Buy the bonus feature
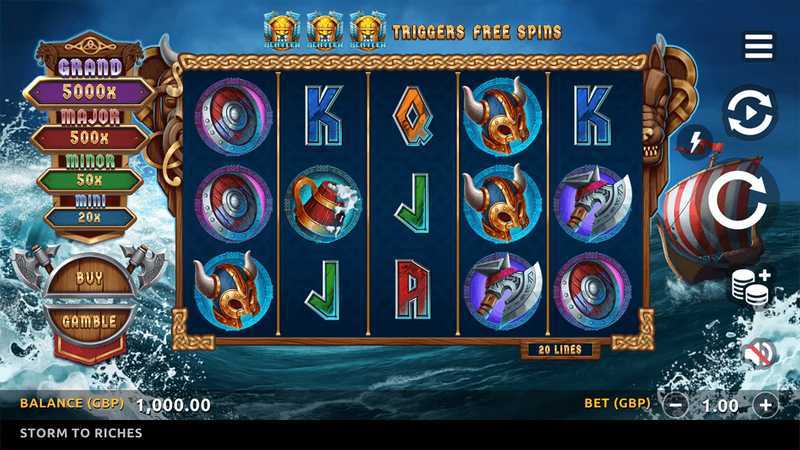This screenshot has height=450, width=800. coord(90,277)
